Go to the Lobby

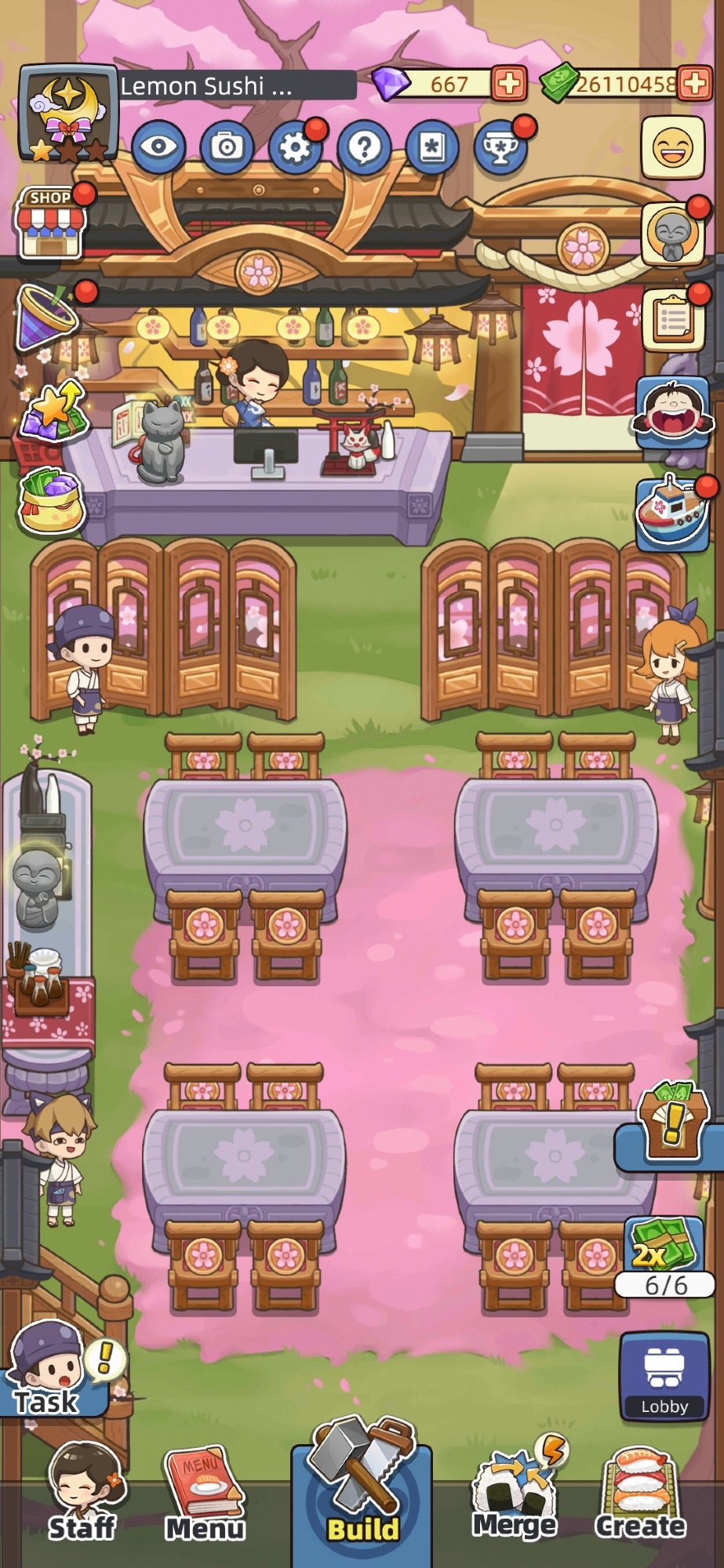[x=664, y=1376]
